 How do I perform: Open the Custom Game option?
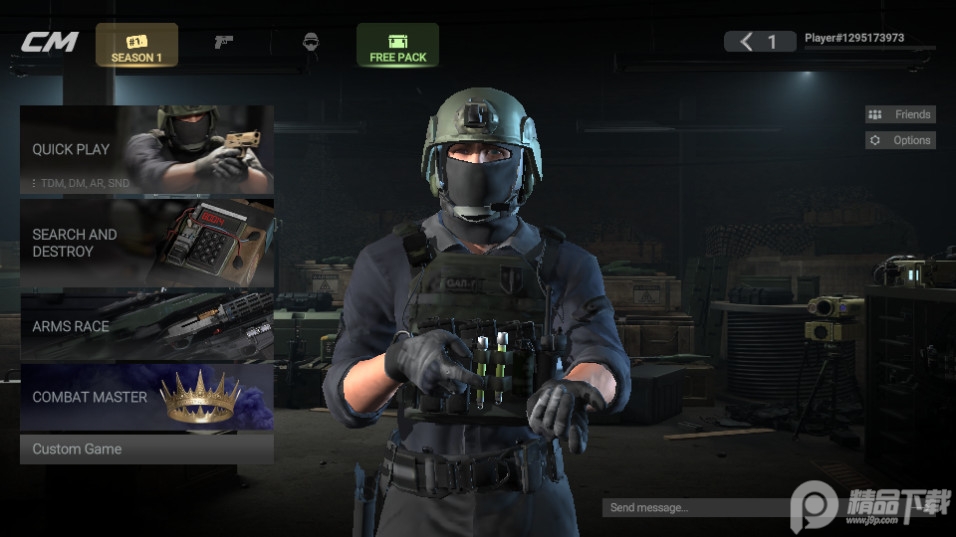(x=146, y=449)
